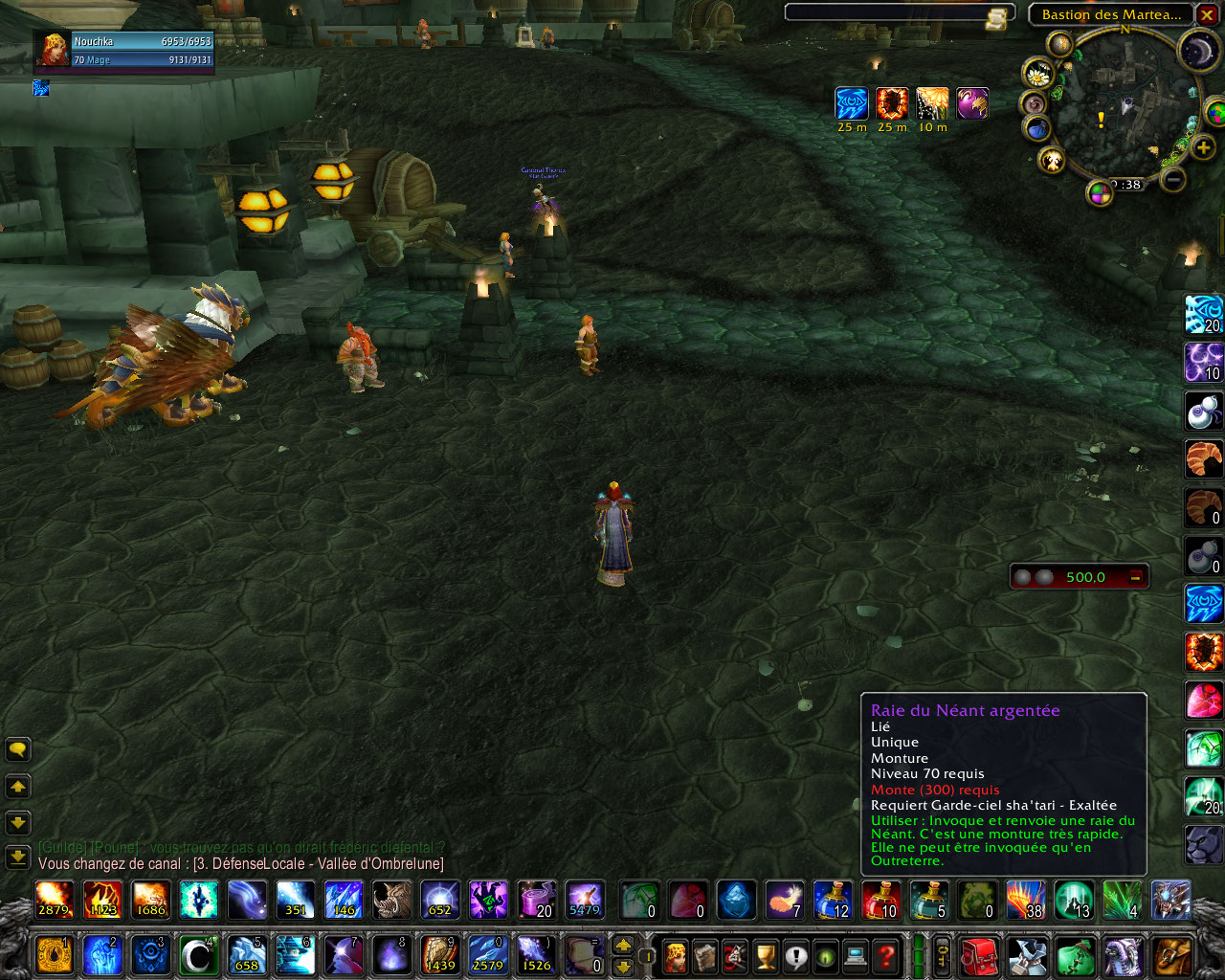Click the crescent moon day-night indicator

click(x=1196, y=49)
